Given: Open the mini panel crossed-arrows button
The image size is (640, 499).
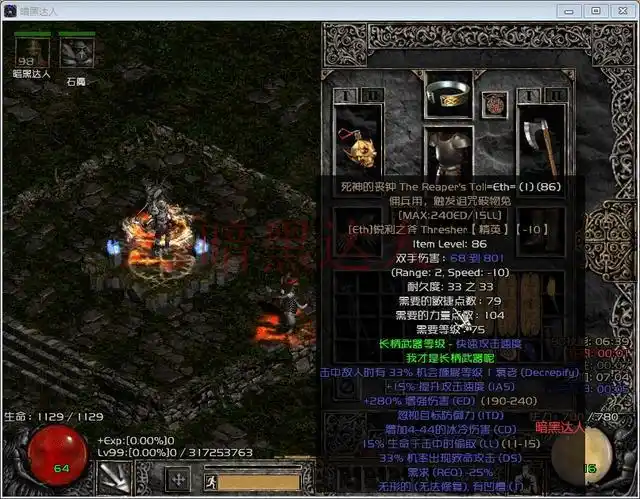Looking at the screenshot, I should 178,478.
